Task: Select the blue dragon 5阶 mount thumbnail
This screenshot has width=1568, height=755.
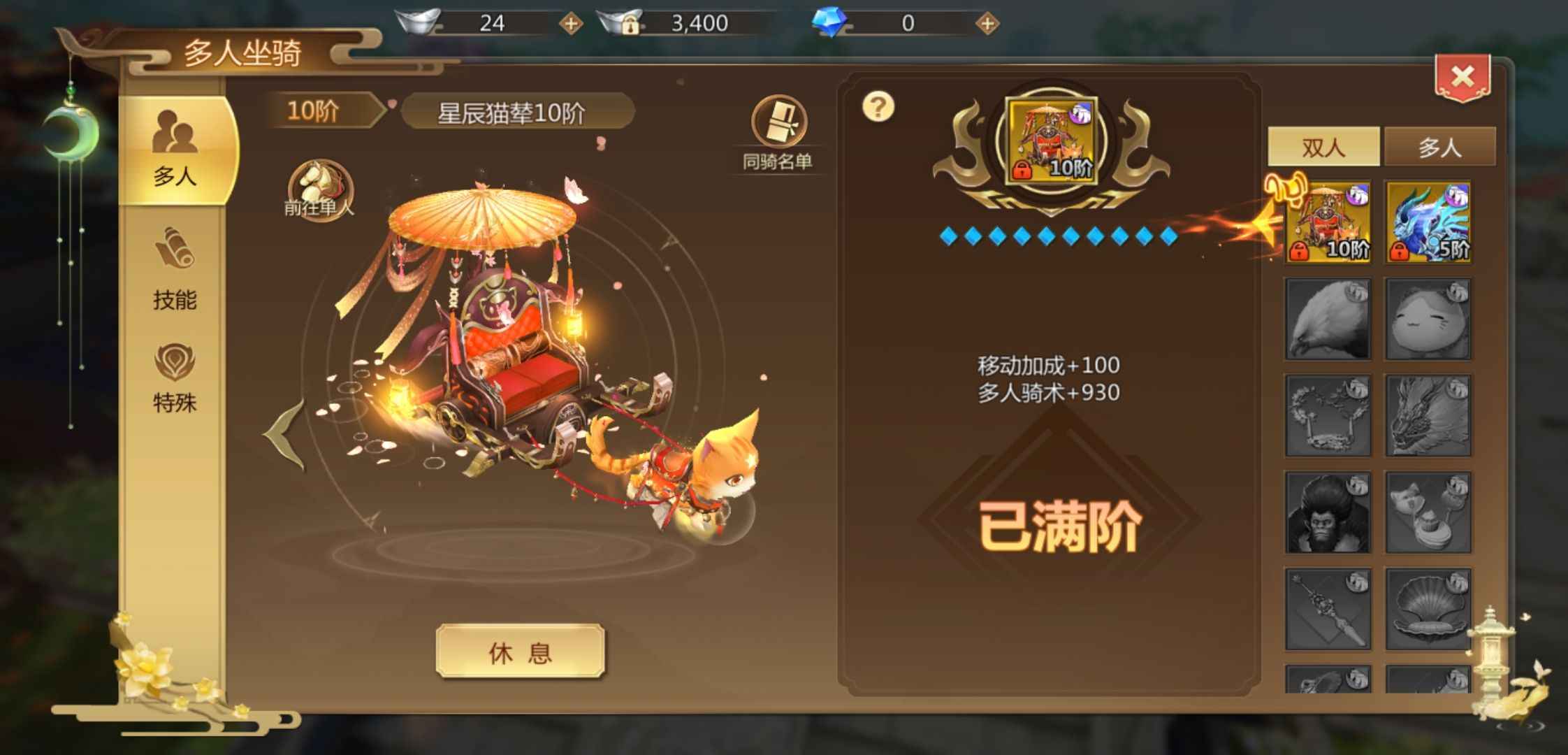Action: pos(1428,222)
